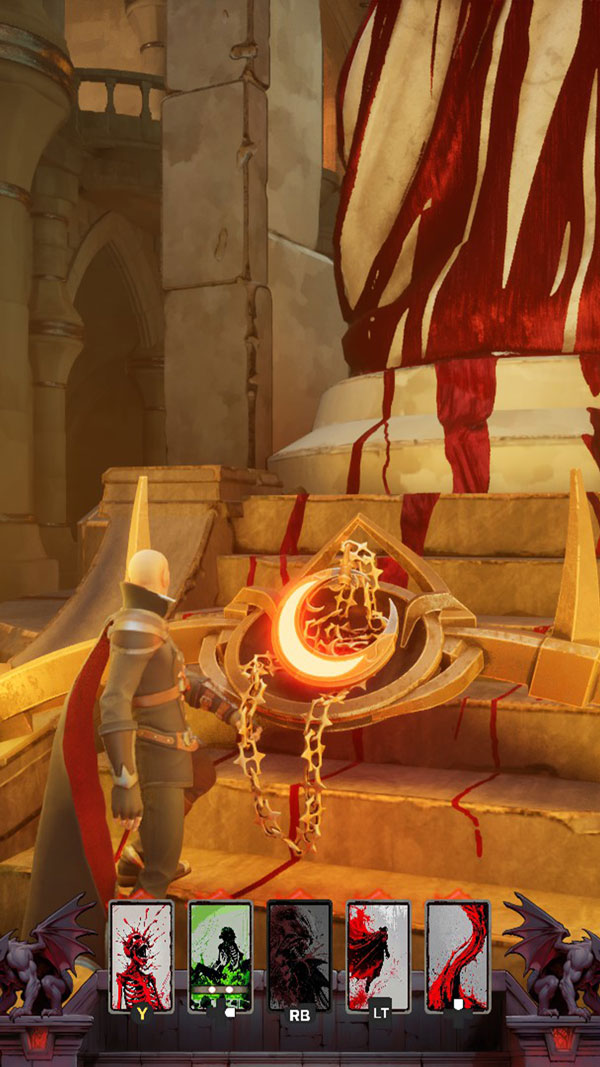Trigger the red blood stream ability card
Screen dimensions: 600x1067
[457, 955]
